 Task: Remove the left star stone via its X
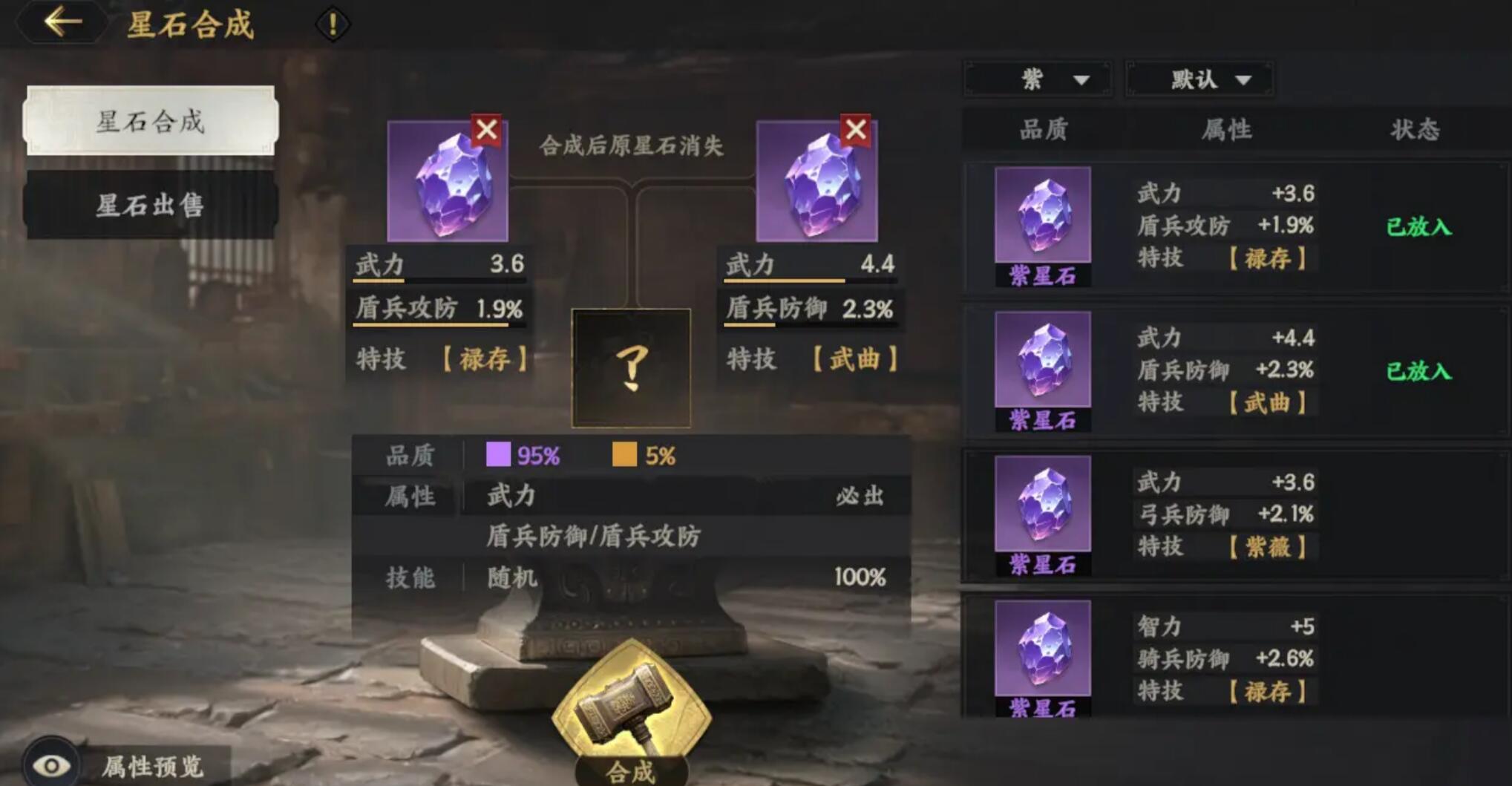pyautogui.click(x=486, y=130)
